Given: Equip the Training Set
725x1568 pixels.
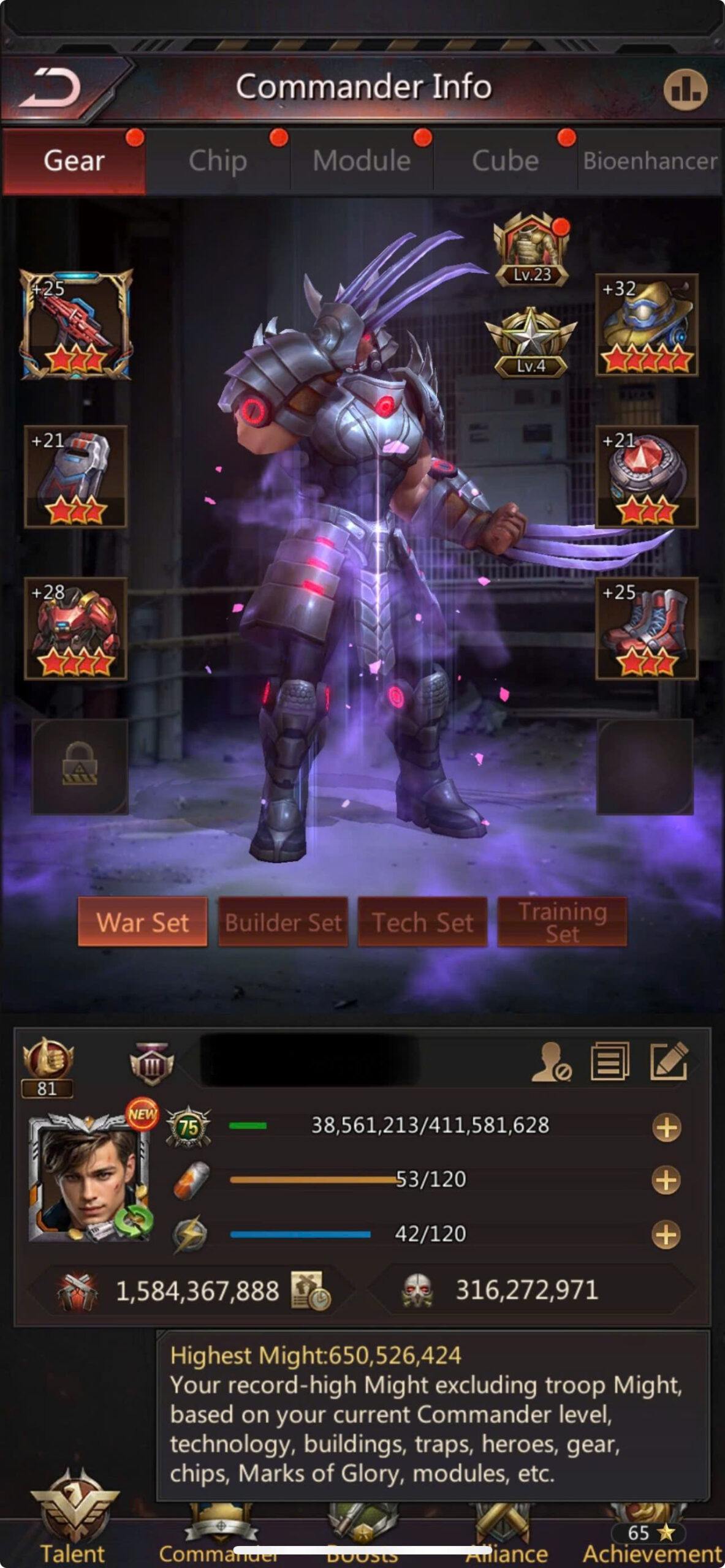Looking at the screenshot, I should (562, 922).
